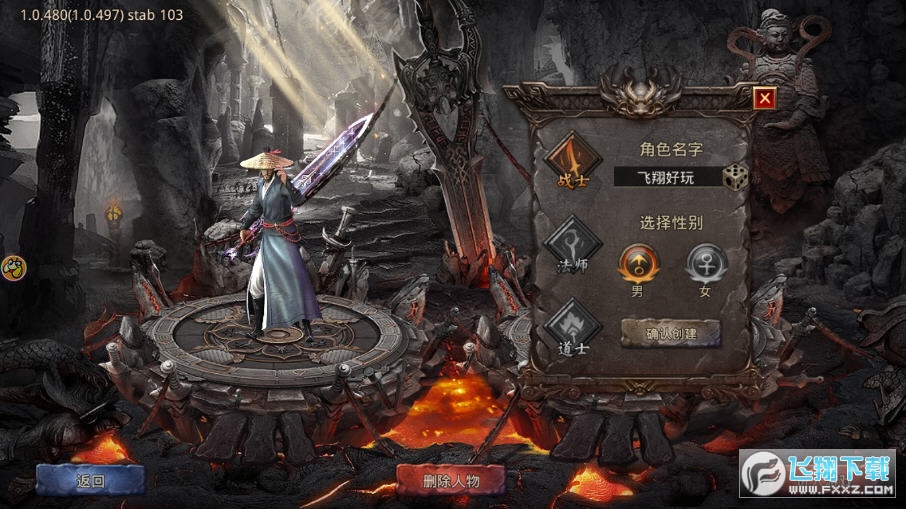Click 删除人物 to delete the character
This screenshot has height=509, width=906.
(x=452, y=480)
